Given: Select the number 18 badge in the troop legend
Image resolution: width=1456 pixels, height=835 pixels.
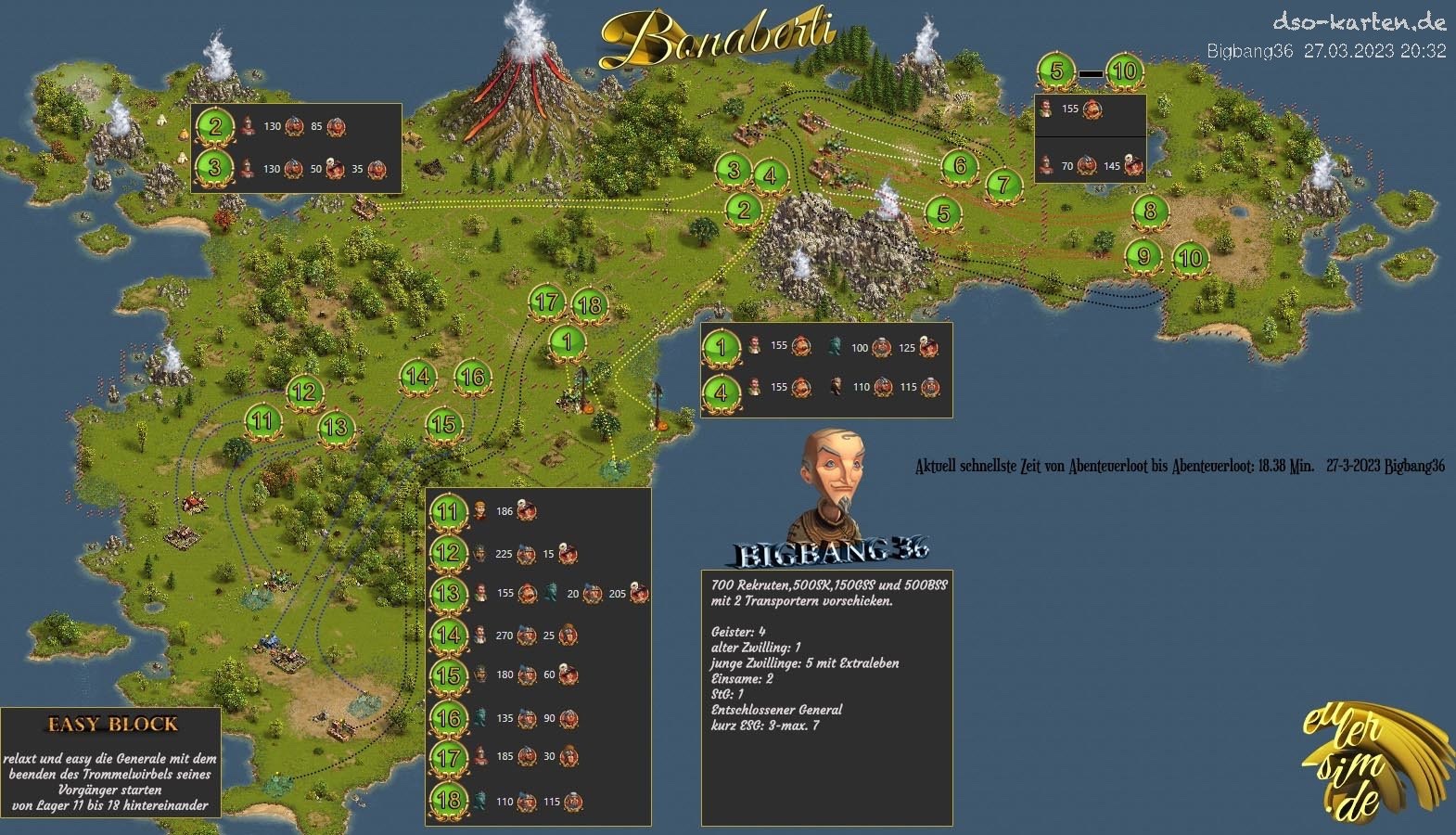Looking at the screenshot, I should (449, 800).
